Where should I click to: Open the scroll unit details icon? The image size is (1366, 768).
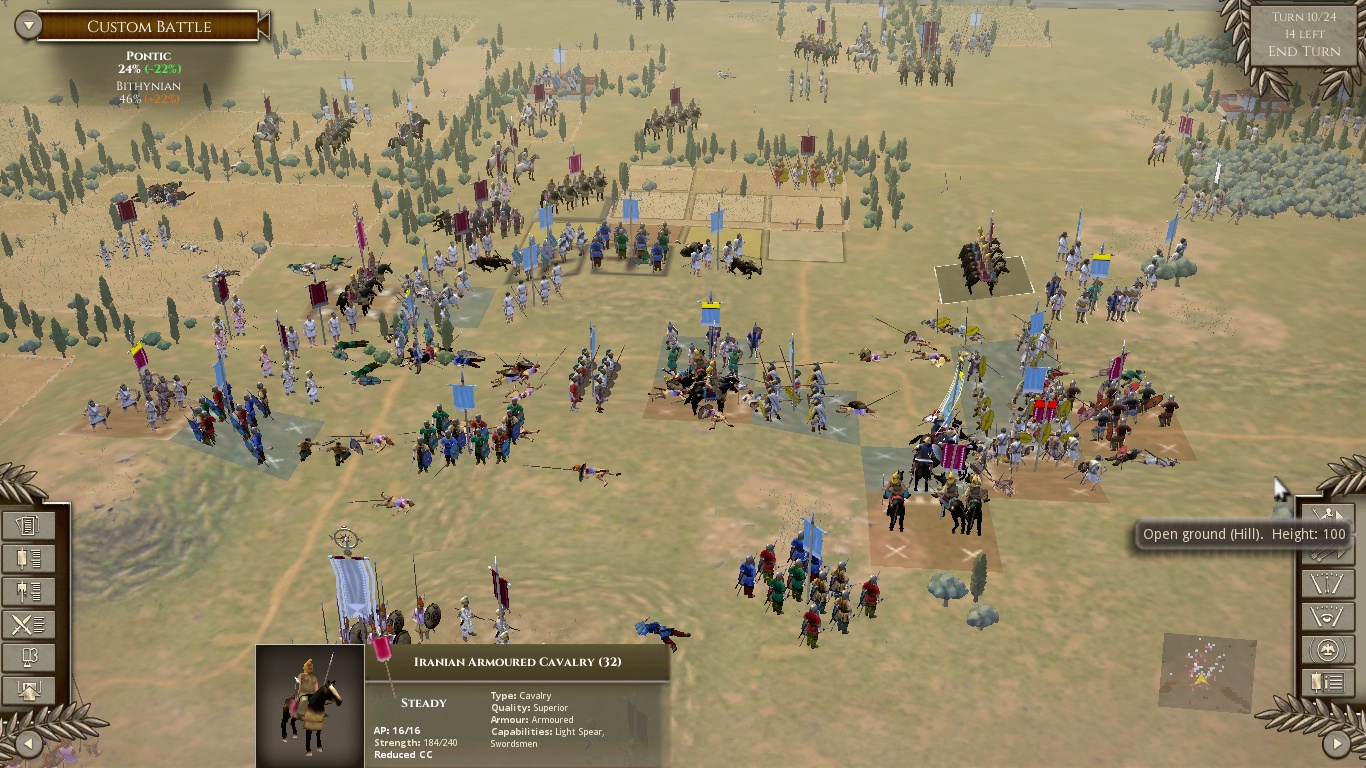click(1328, 684)
